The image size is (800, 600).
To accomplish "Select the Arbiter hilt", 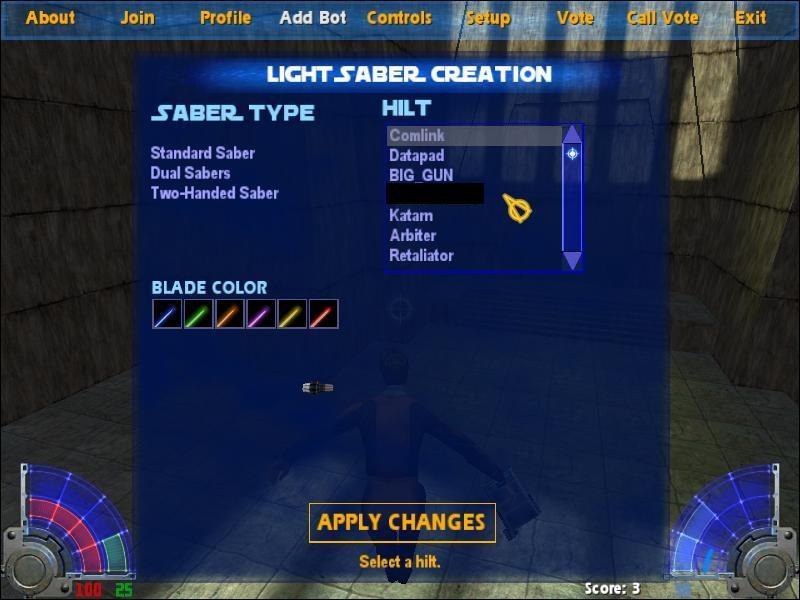I will point(413,235).
